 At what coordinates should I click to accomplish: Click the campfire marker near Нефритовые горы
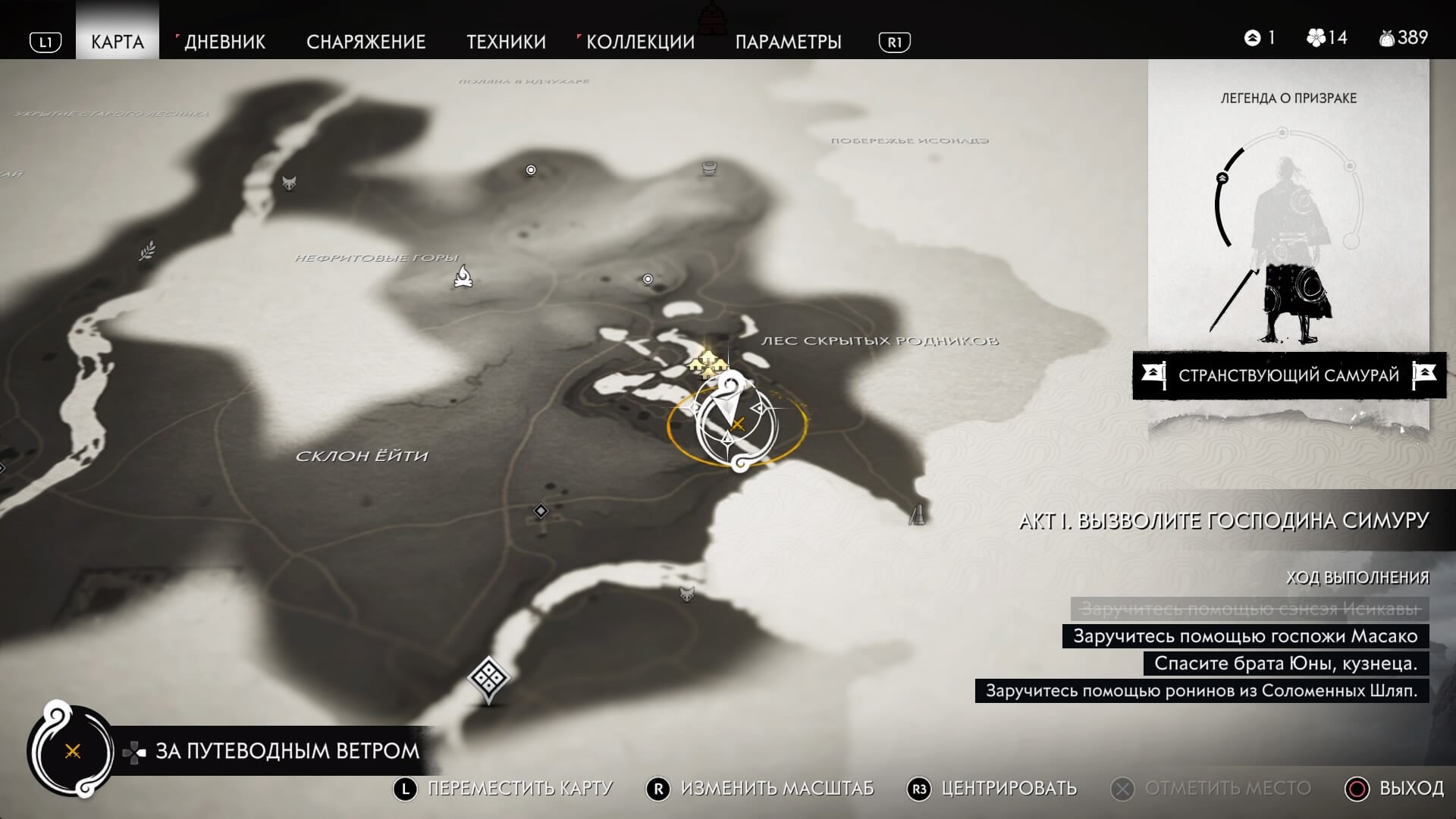point(463,277)
